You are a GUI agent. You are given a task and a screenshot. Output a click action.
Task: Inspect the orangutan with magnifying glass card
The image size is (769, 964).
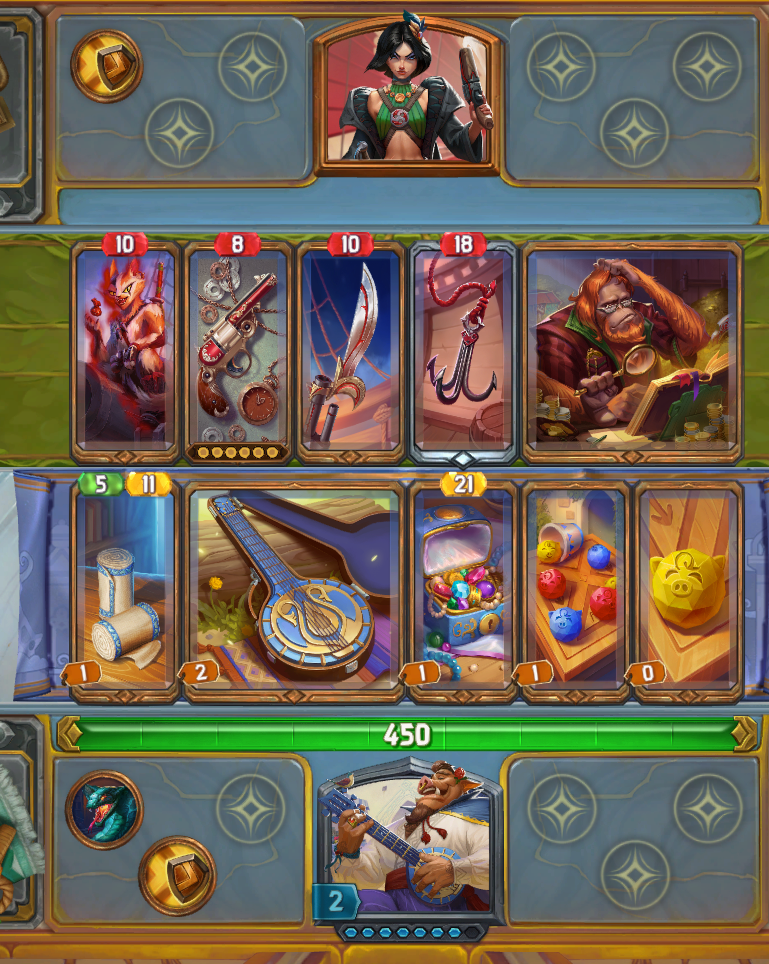coord(631,350)
